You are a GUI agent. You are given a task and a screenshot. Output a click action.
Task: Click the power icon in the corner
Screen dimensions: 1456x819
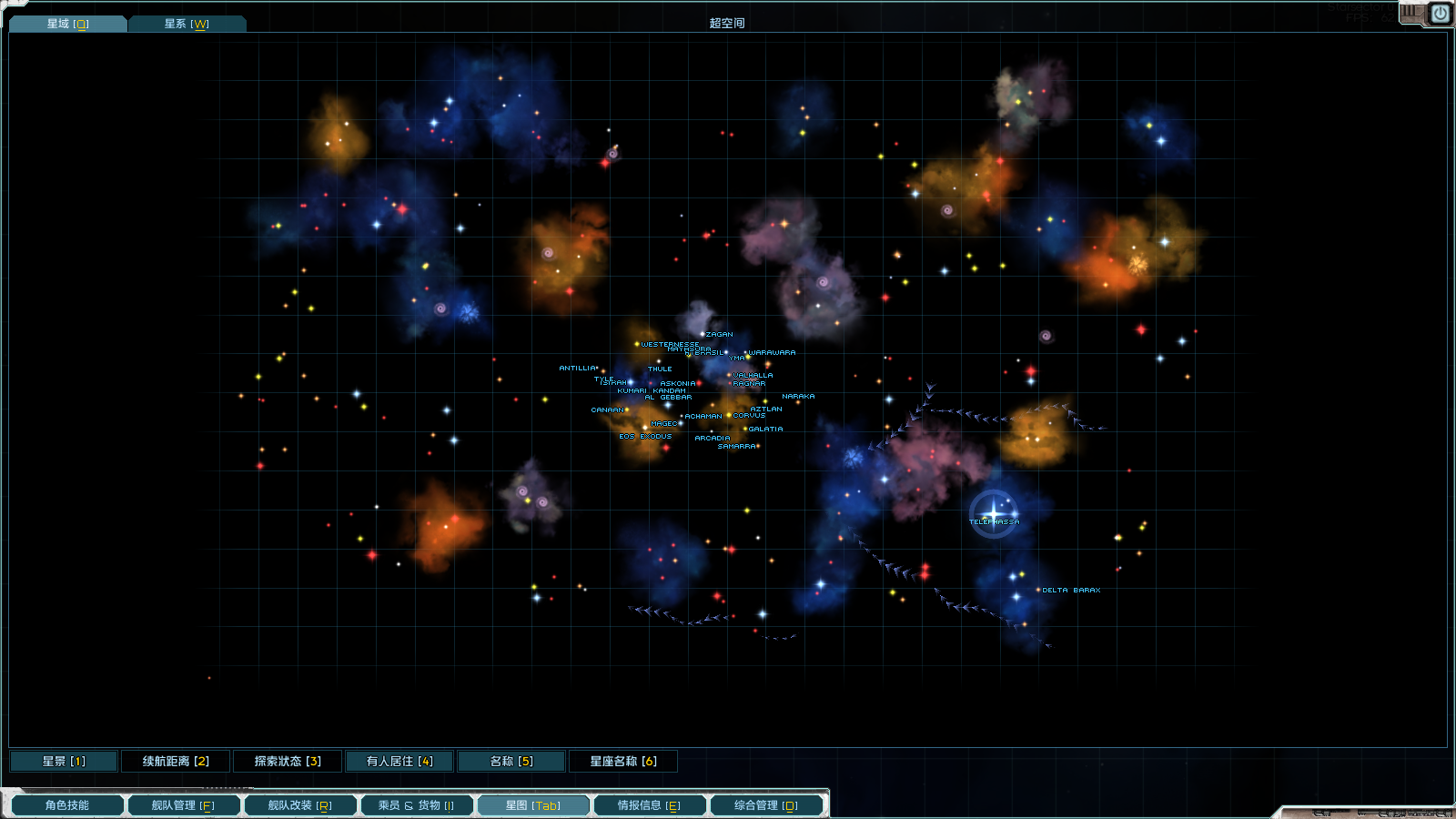(x=1440, y=14)
